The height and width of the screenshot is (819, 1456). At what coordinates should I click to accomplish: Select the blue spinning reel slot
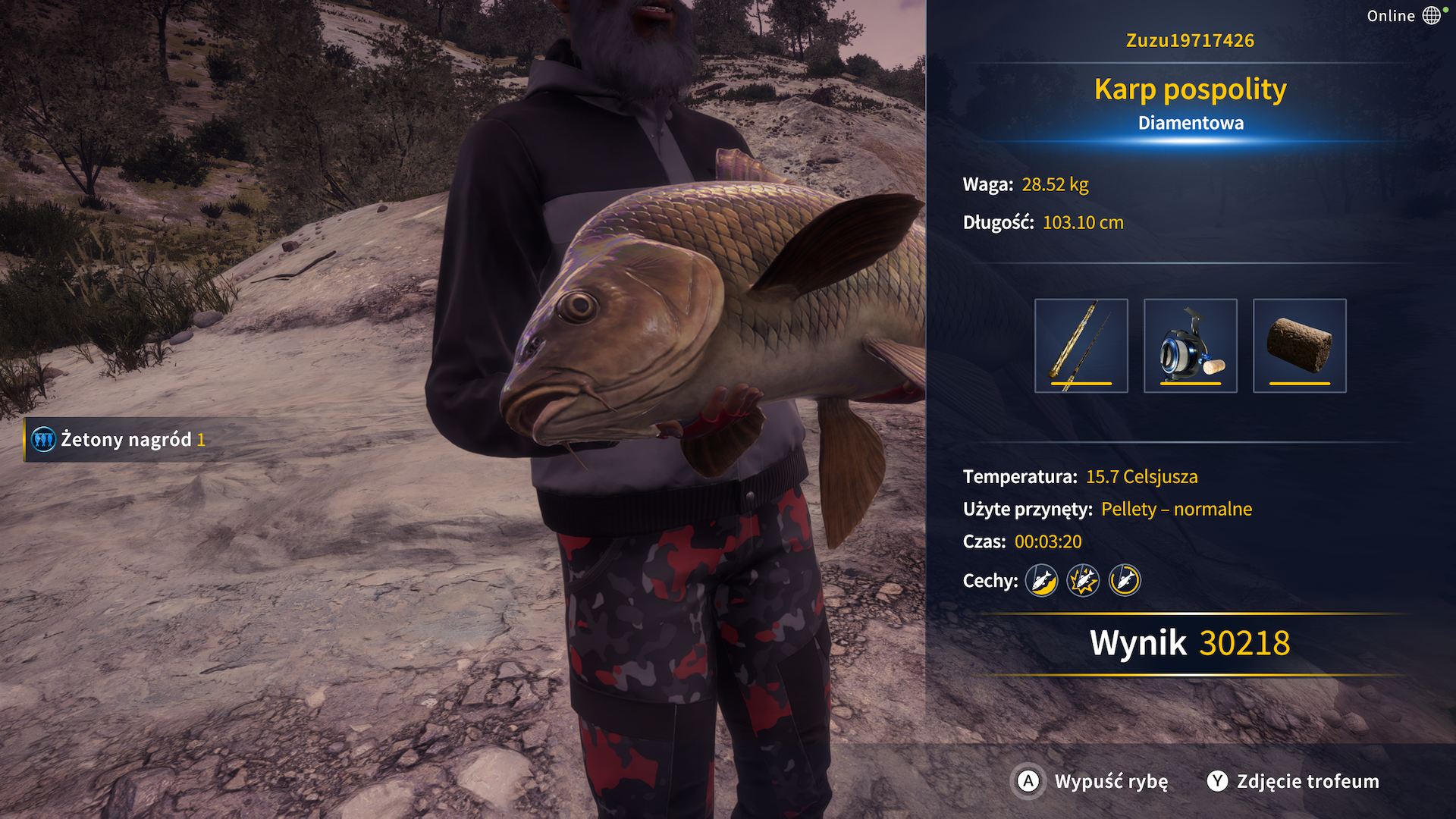tap(1190, 346)
